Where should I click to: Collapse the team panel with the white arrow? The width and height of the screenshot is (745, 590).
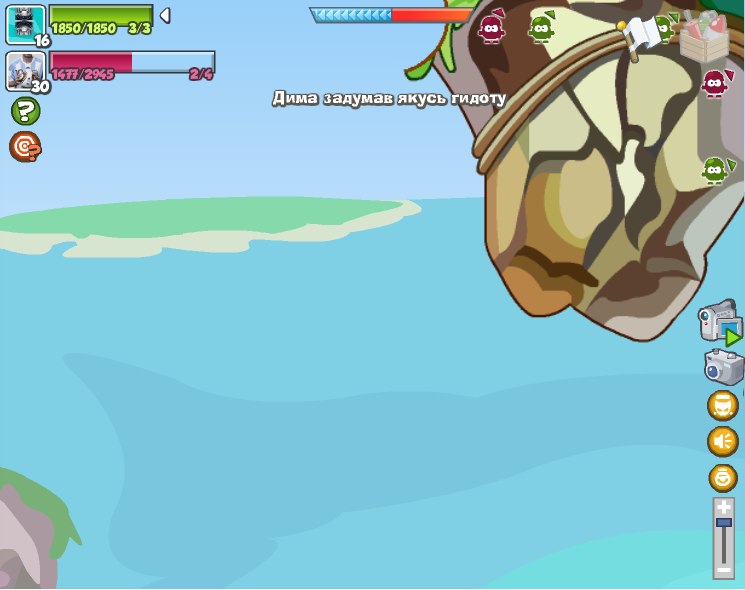click(165, 15)
